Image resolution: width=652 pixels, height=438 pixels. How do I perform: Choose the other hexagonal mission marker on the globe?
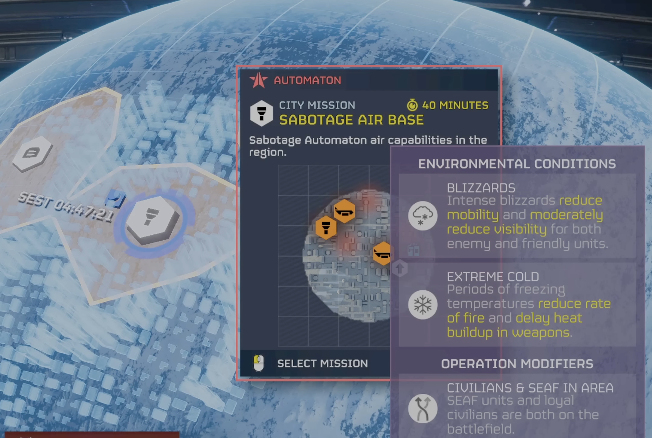tap(32, 154)
